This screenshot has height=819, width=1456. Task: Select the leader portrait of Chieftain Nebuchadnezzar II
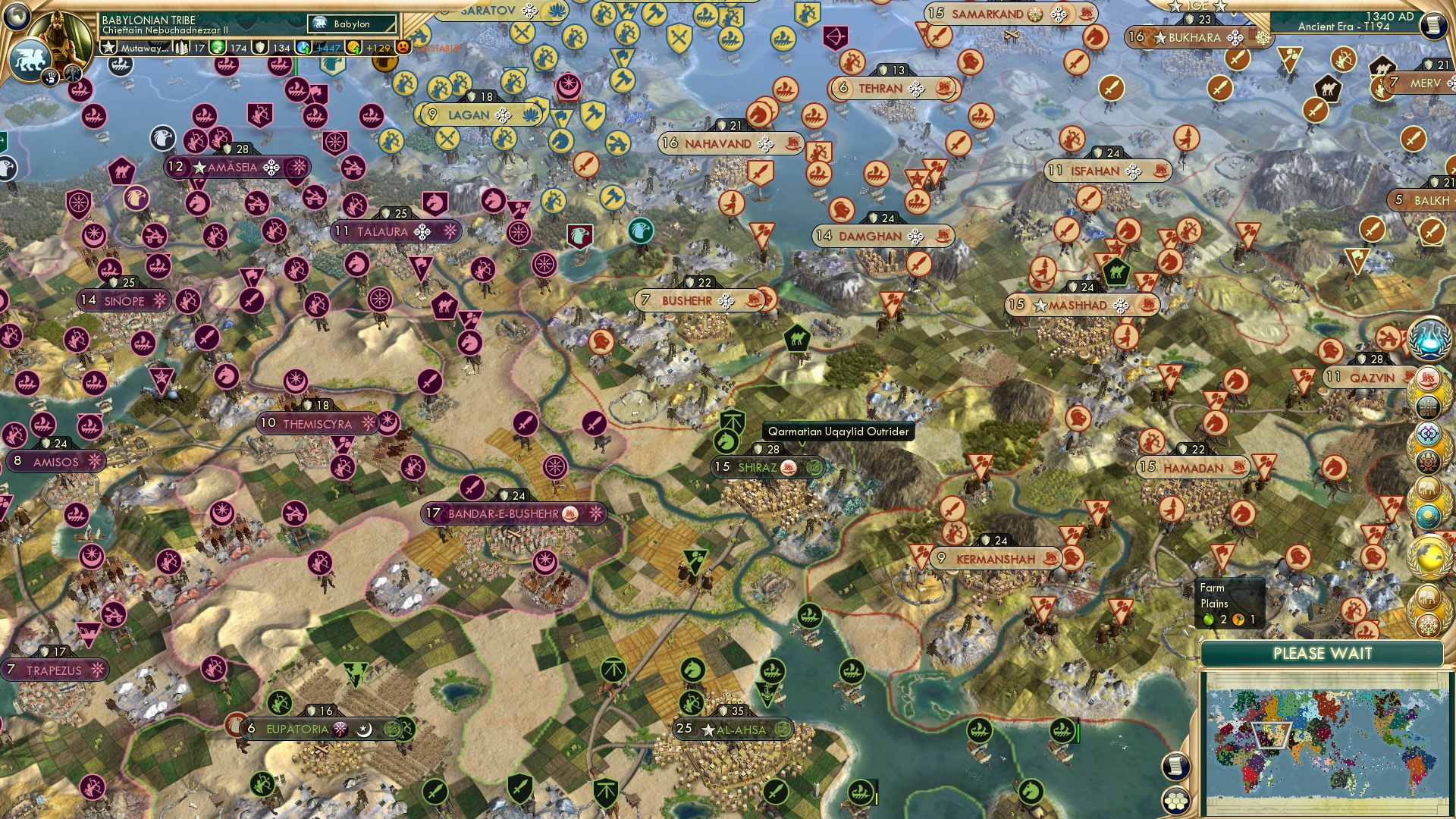tap(59, 34)
